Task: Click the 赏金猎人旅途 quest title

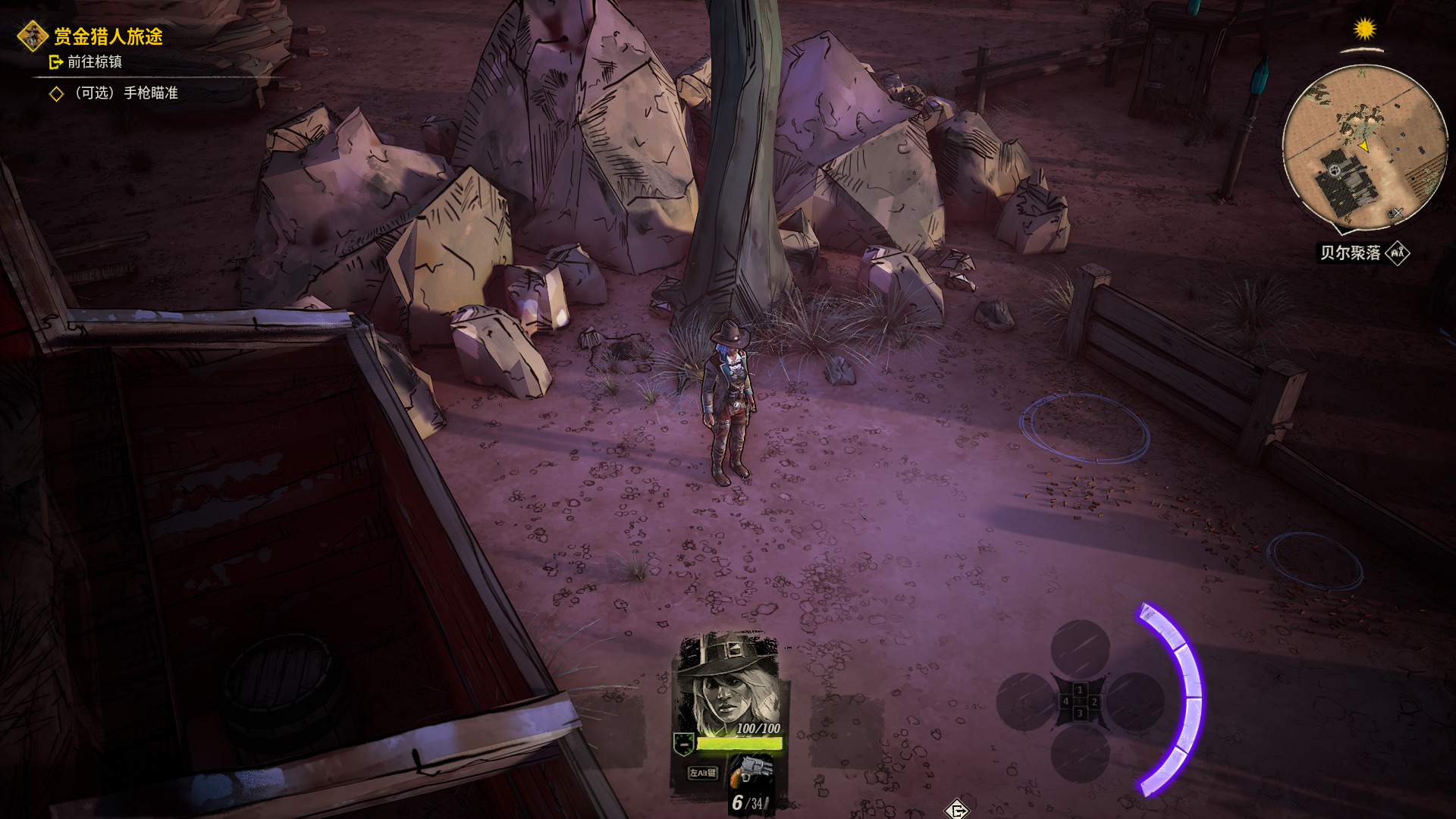Action: click(x=108, y=36)
